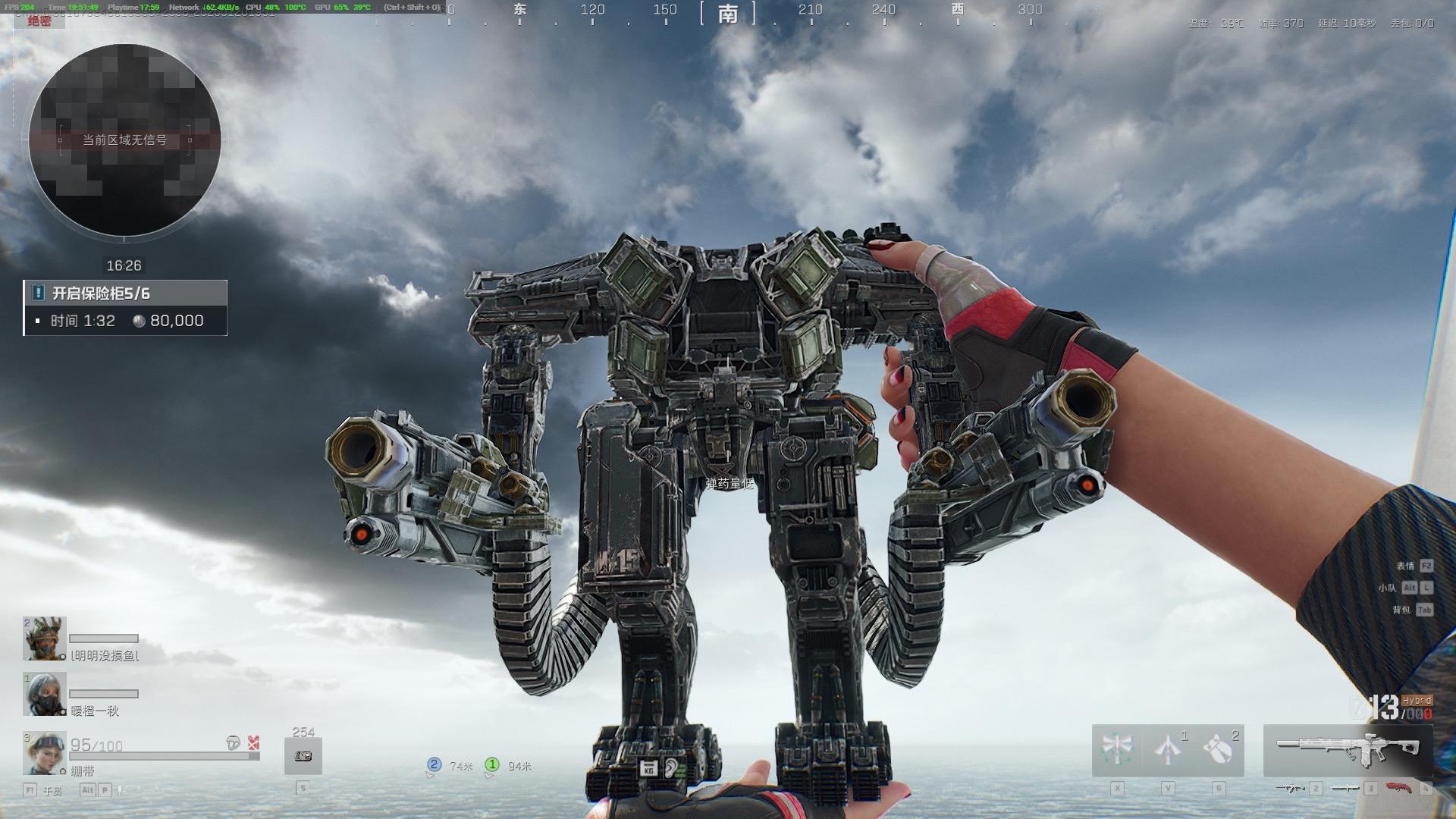The image size is (1456, 819).
Task: Click the helmet armor status icon
Action: [234, 743]
